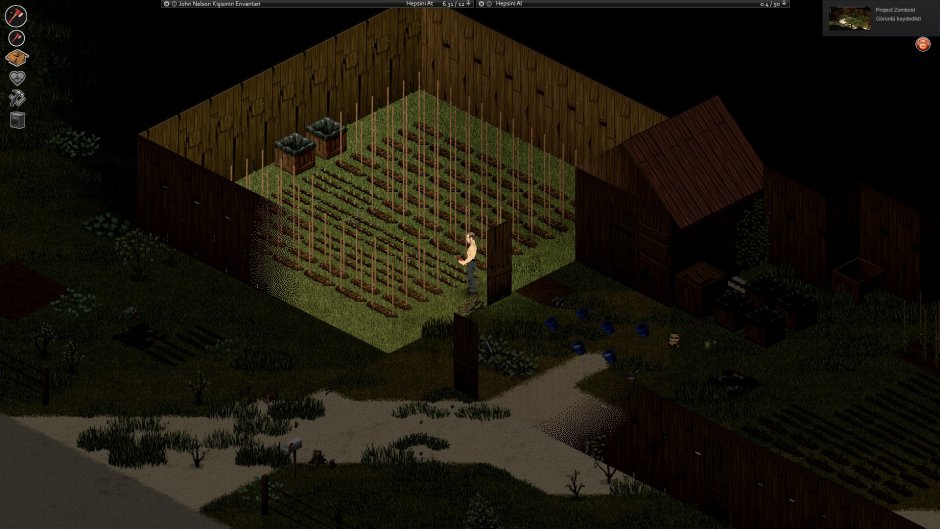
Task: Click the red round moodle icon
Action: [x=921, y=44]
